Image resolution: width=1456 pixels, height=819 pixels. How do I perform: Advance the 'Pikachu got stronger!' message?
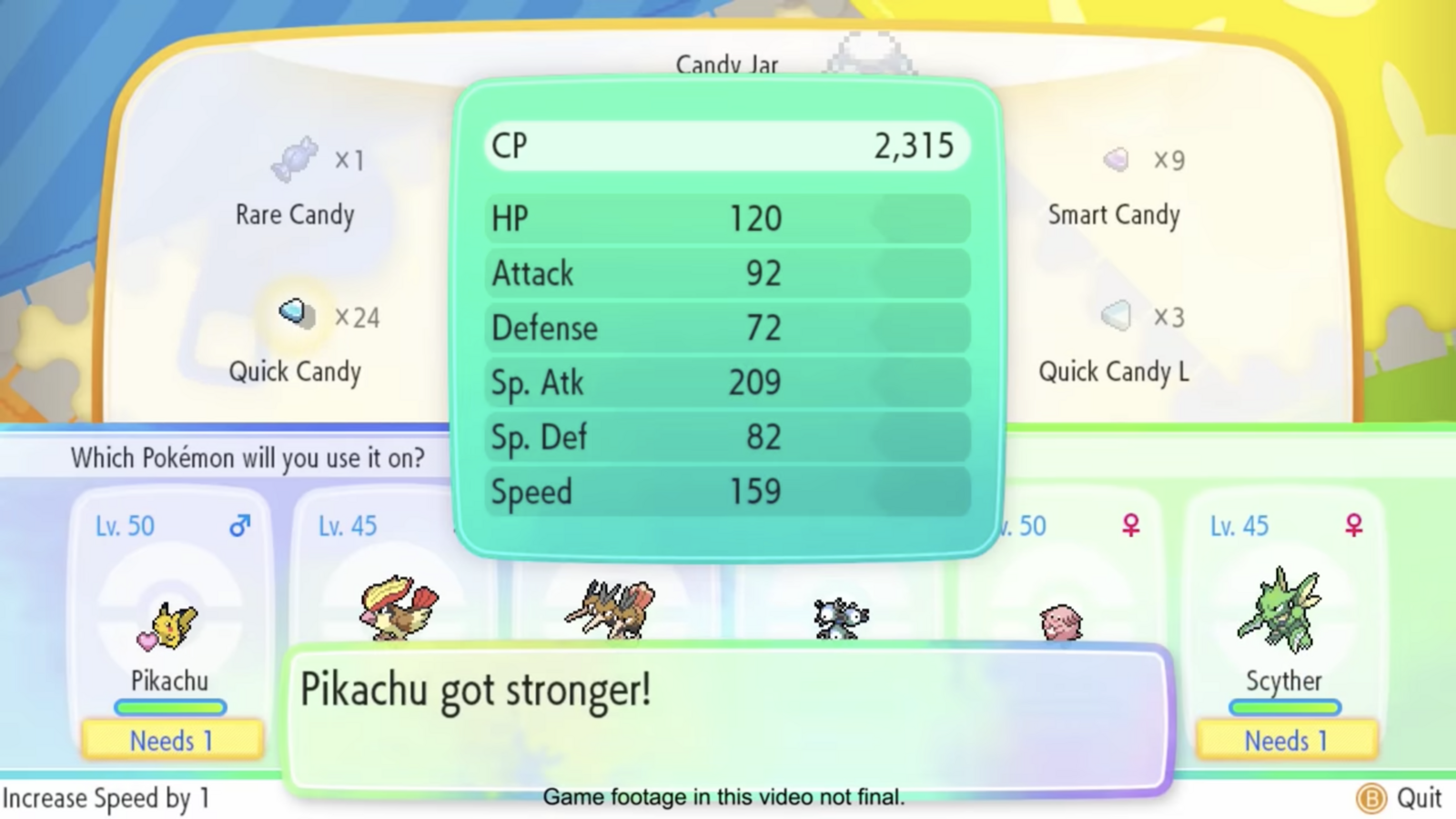pos(726,719)
